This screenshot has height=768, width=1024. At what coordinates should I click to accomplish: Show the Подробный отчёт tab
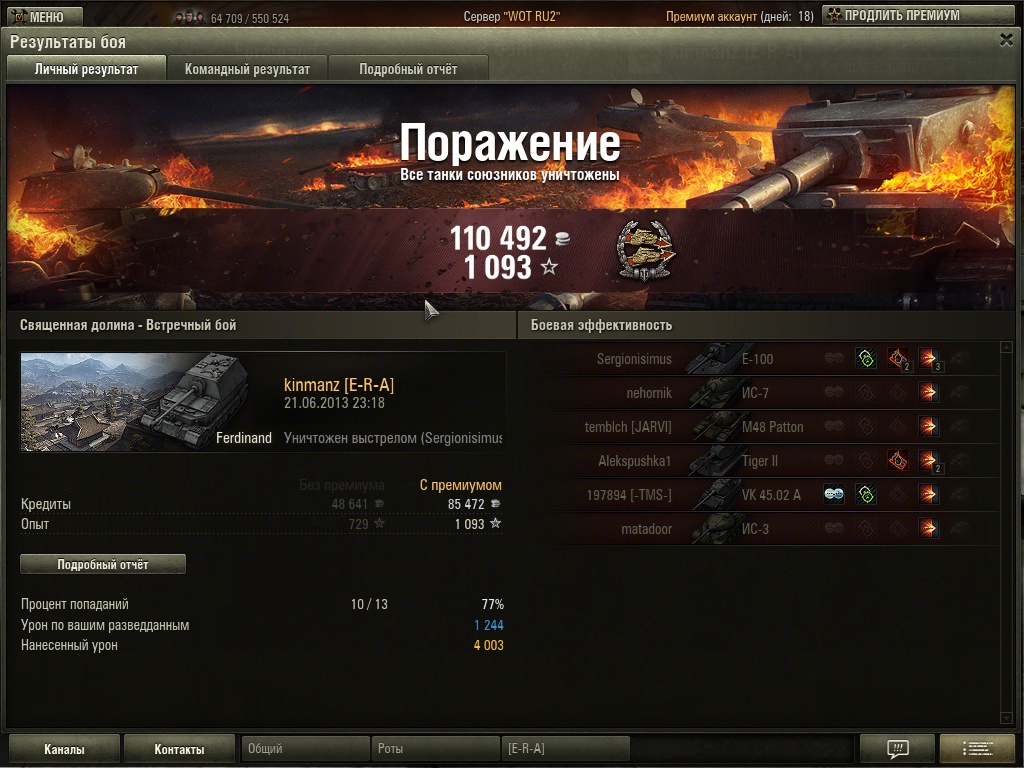[408, 69]
